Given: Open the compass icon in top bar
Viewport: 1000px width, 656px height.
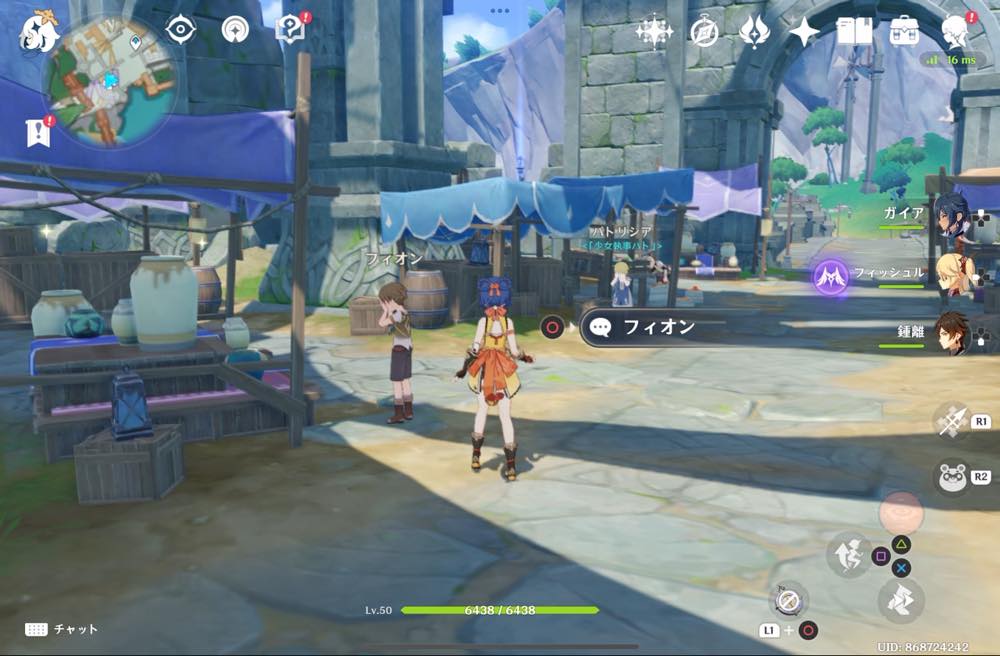Looking at the screenshot, I should [x=705, y=32].
